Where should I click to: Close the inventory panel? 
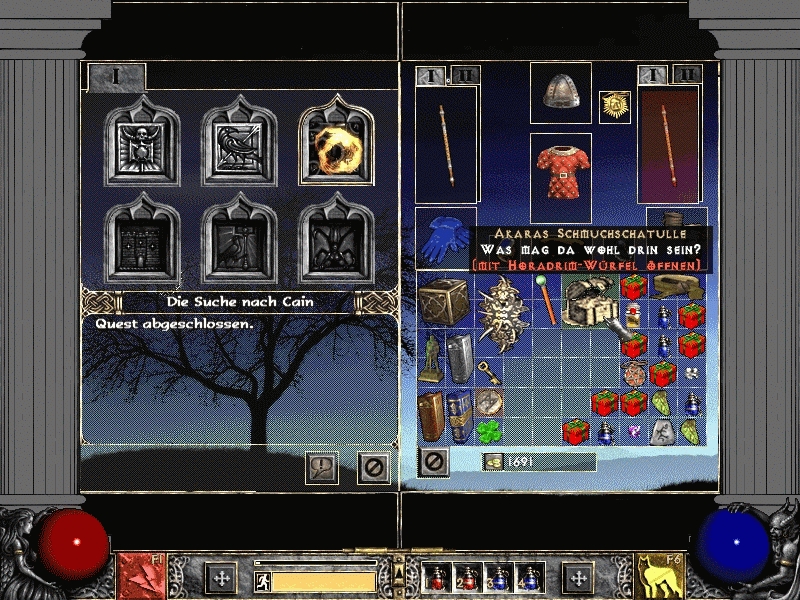coord(433,461)
